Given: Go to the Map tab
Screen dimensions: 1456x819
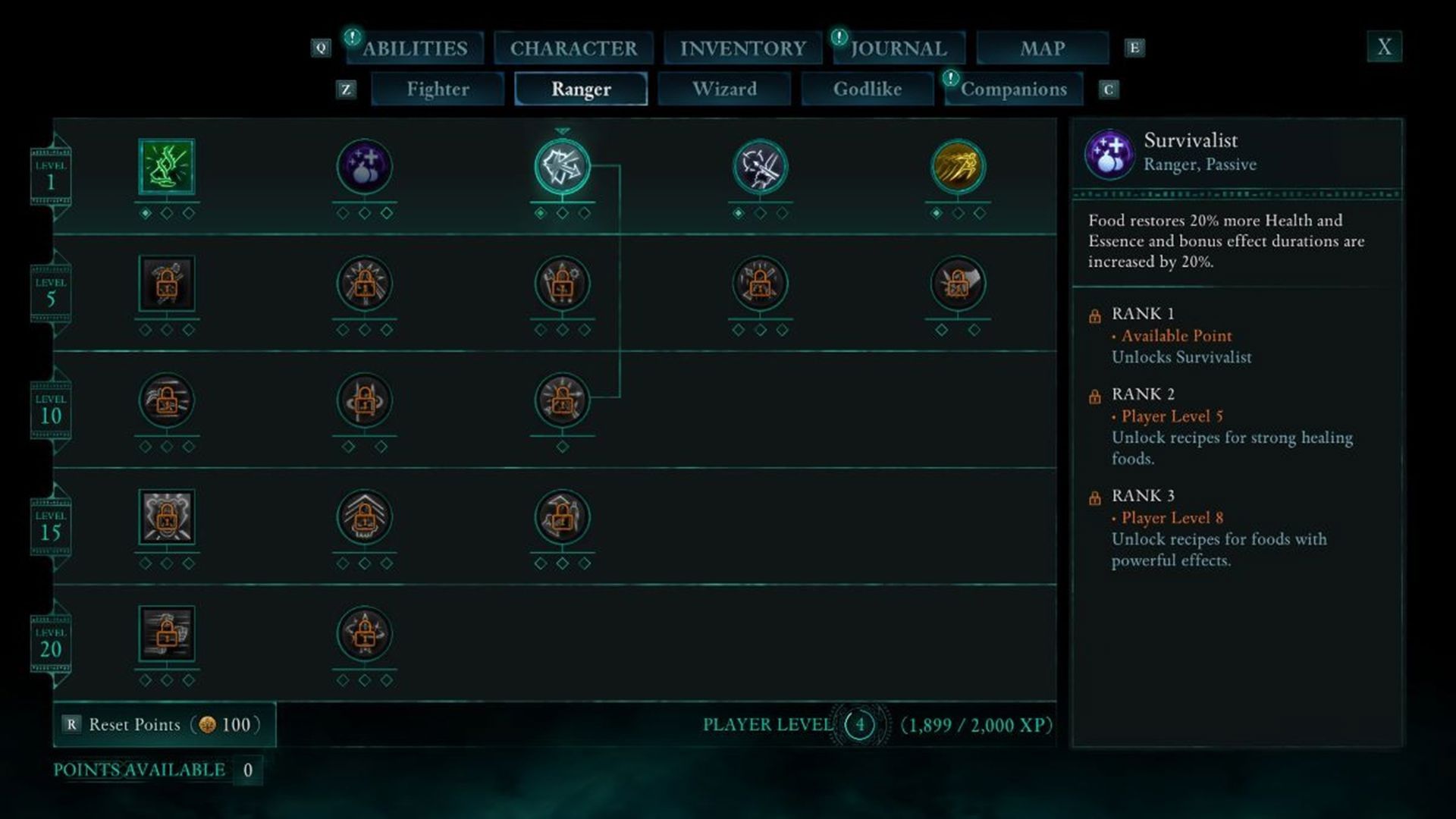Looking at the screenshot, I should (x=1042, y=48).
